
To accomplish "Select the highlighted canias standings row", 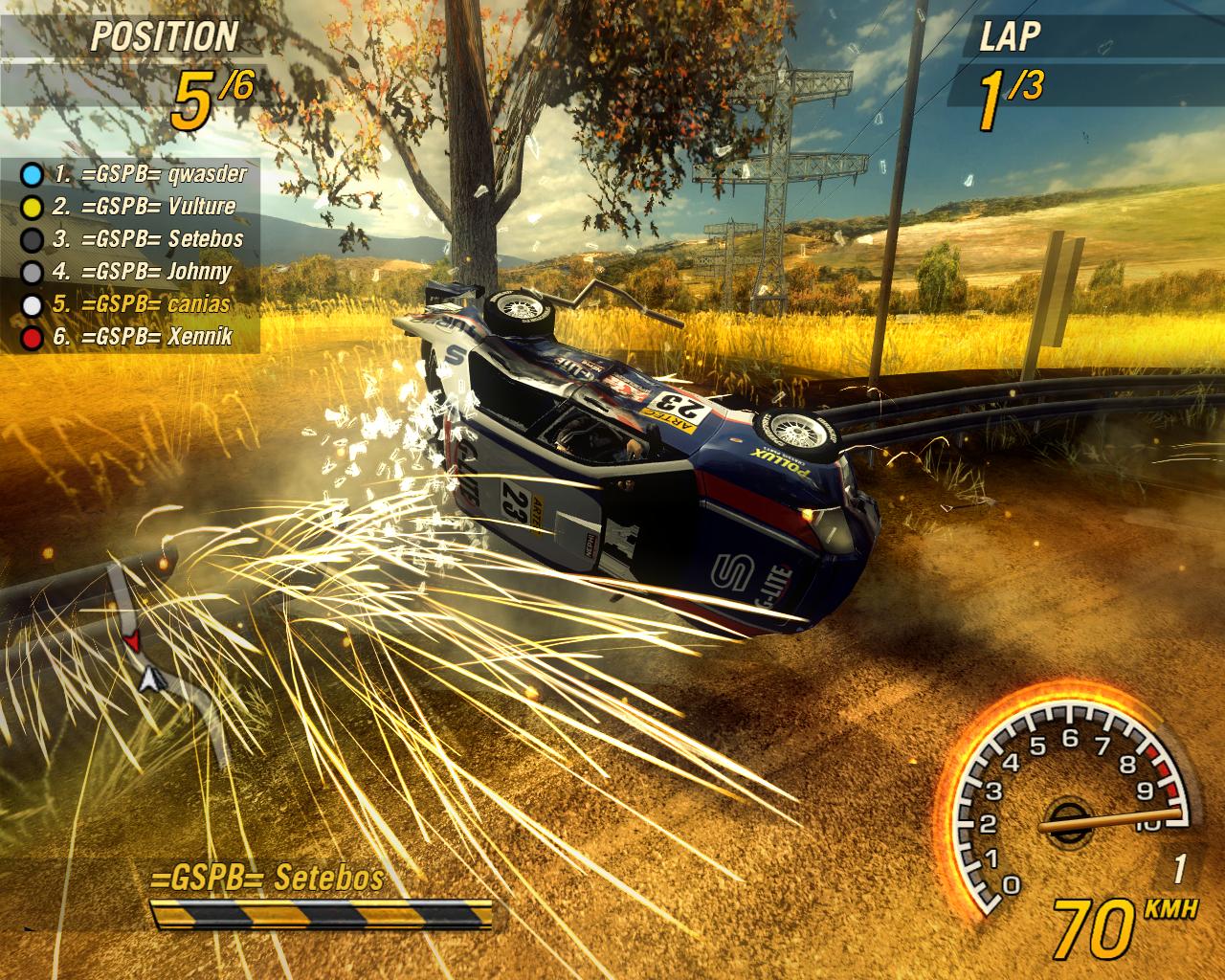I will [x=141, y=304].
